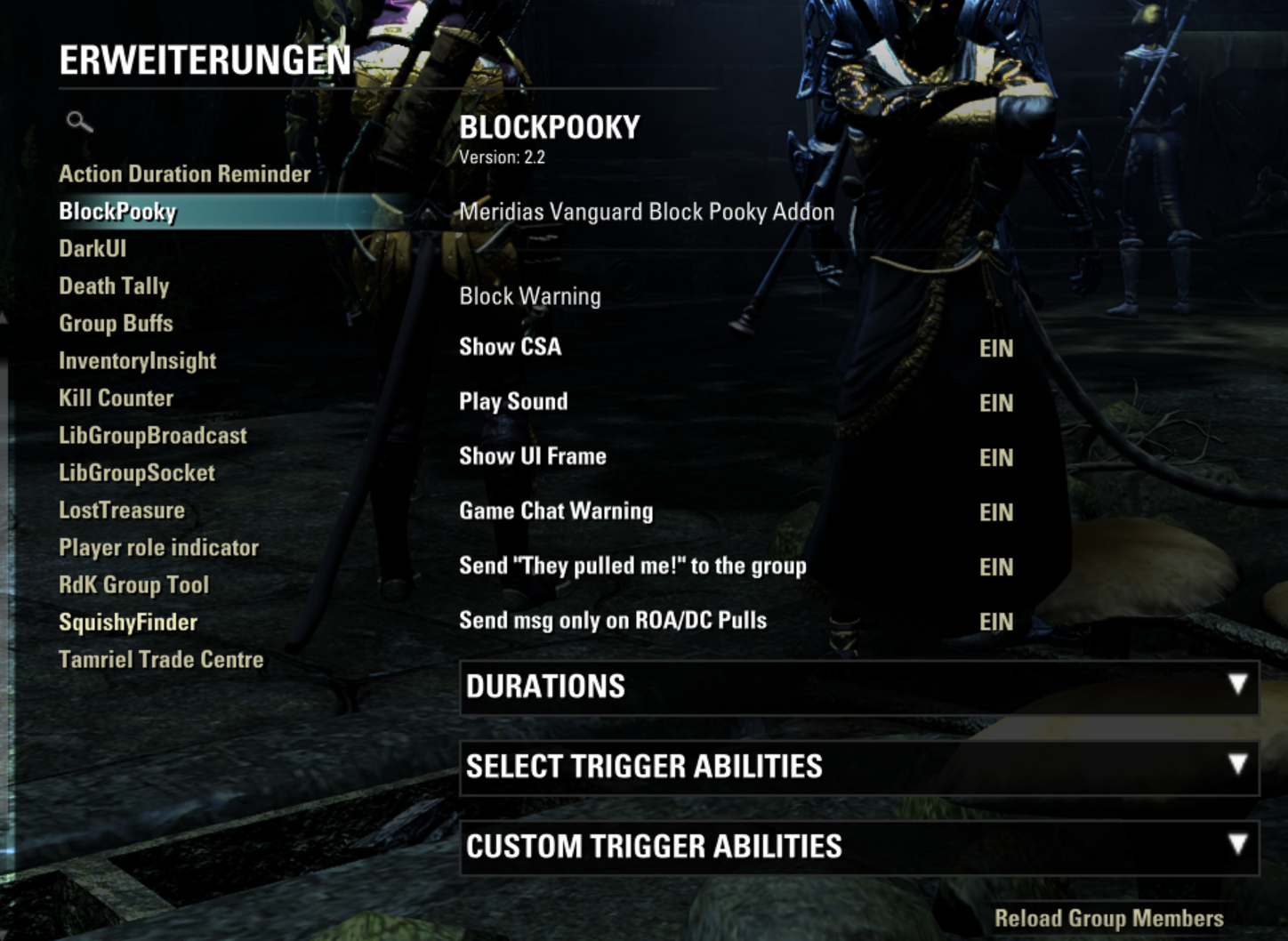Select Player role indicator addon

(158, 548)
